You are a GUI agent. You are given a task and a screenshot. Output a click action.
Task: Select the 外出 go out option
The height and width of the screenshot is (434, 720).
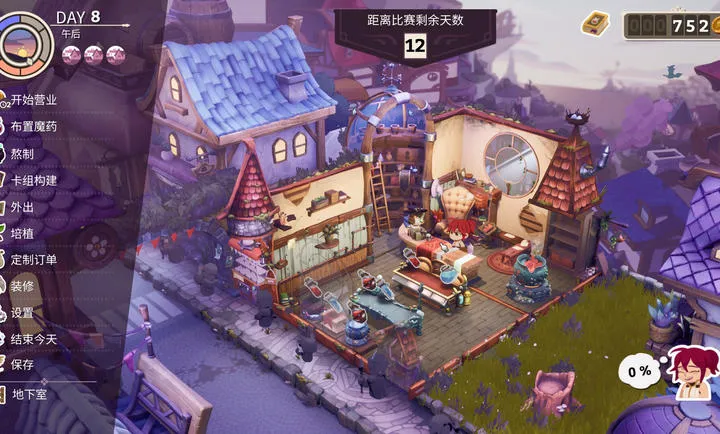pos(22,207)
